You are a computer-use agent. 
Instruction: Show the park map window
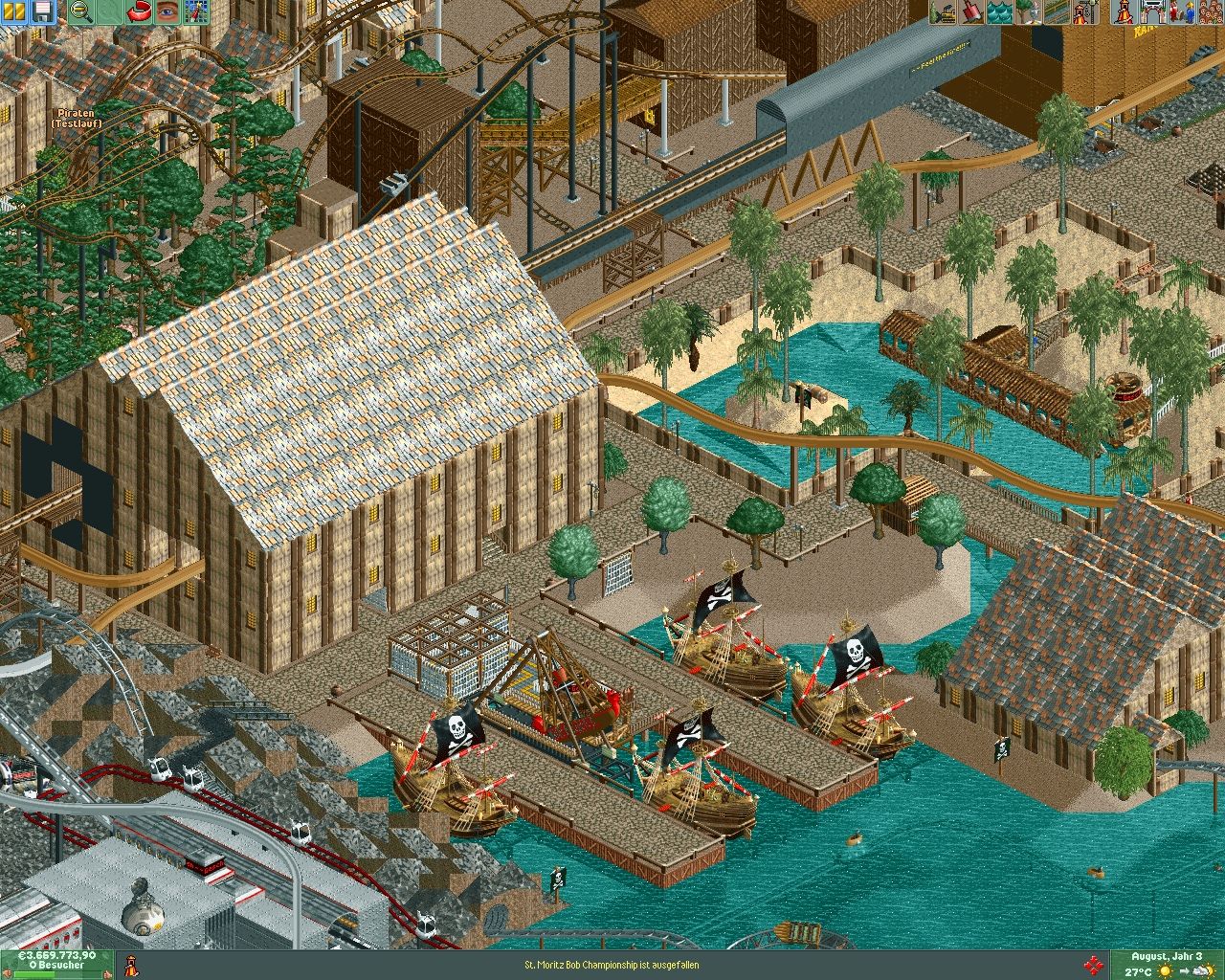point(196,11)
